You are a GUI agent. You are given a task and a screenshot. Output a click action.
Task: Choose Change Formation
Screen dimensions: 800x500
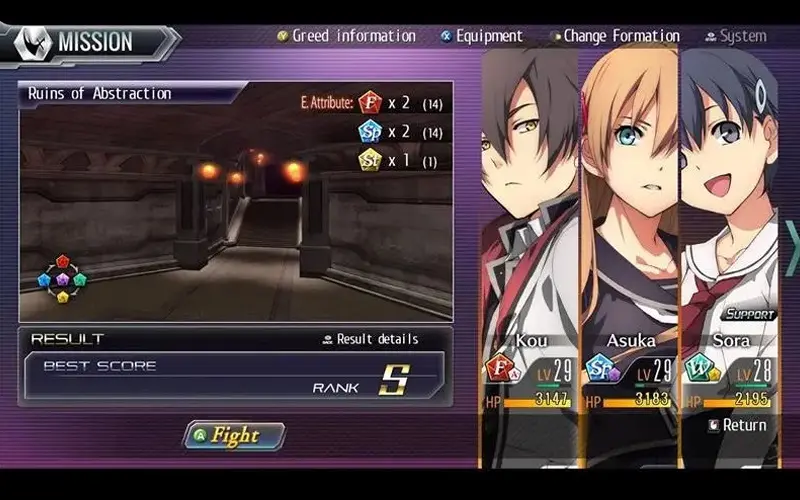(x=614, y=36)
